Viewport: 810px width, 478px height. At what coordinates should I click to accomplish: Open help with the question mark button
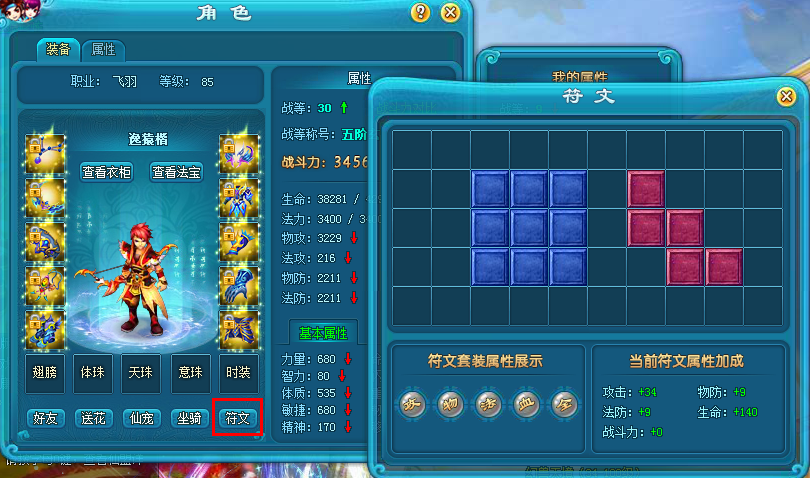coord(421,13)
